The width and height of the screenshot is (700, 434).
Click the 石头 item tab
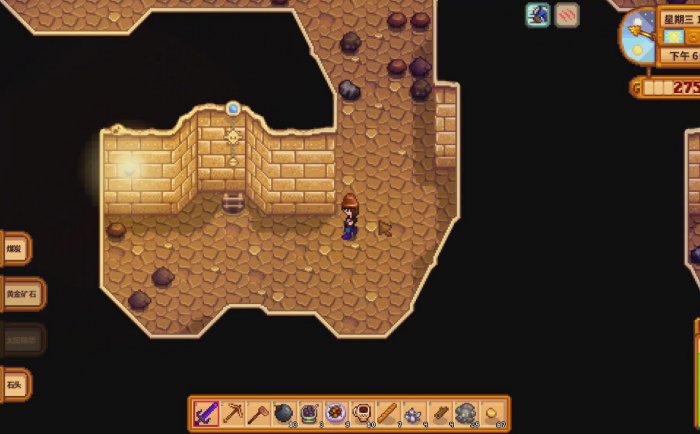click(14, 384)
